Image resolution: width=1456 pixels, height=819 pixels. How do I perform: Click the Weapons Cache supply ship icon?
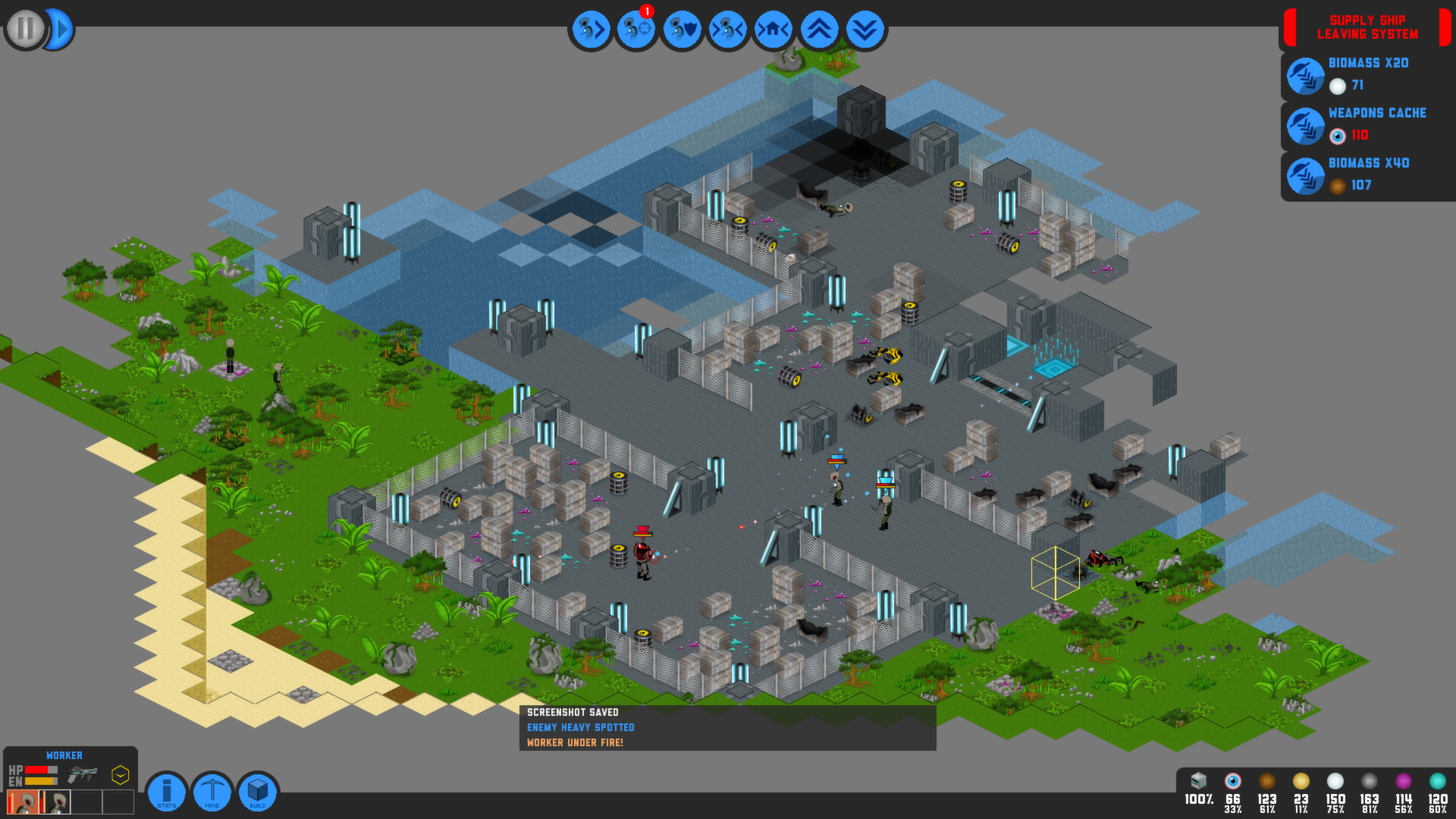pos(1306,126)
